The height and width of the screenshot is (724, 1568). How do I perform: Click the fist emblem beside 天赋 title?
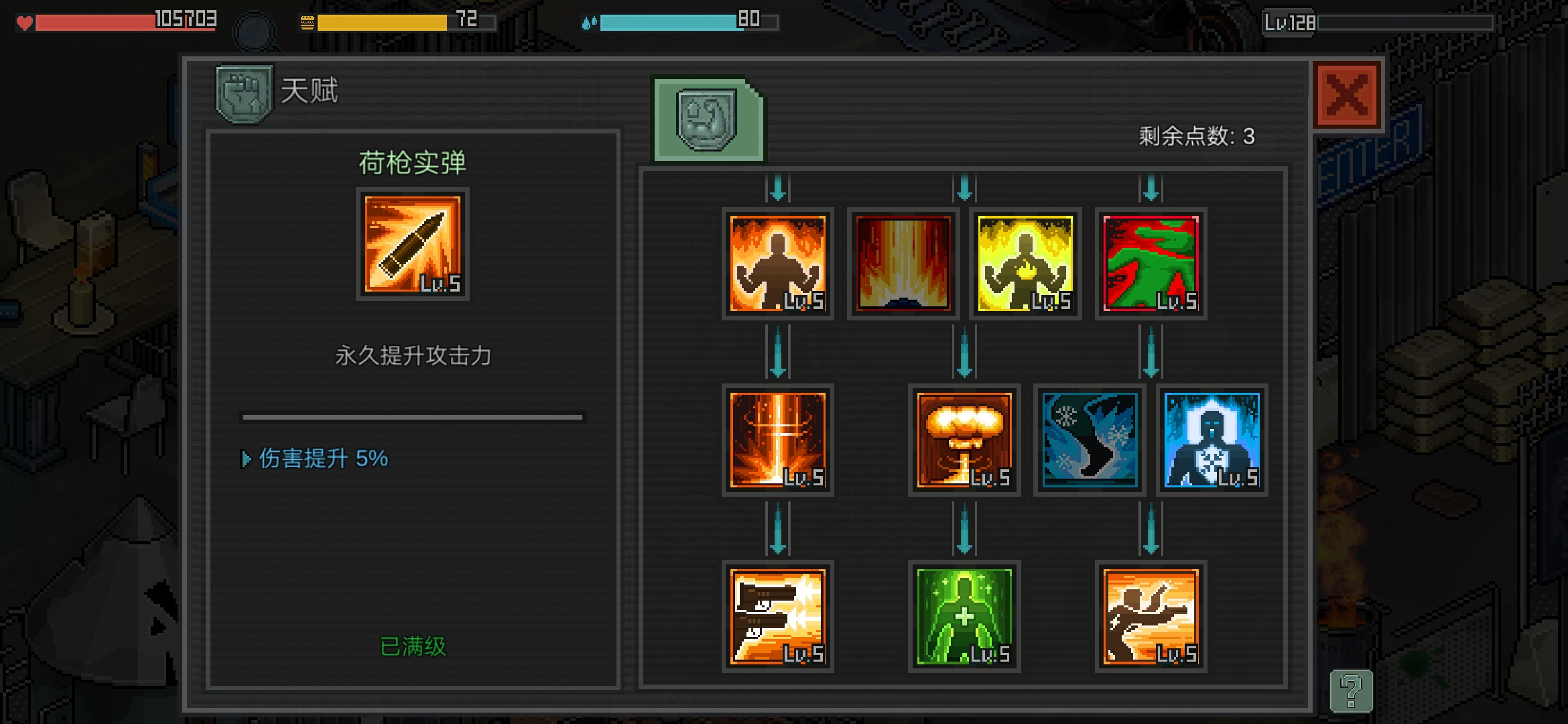(243, 93)
